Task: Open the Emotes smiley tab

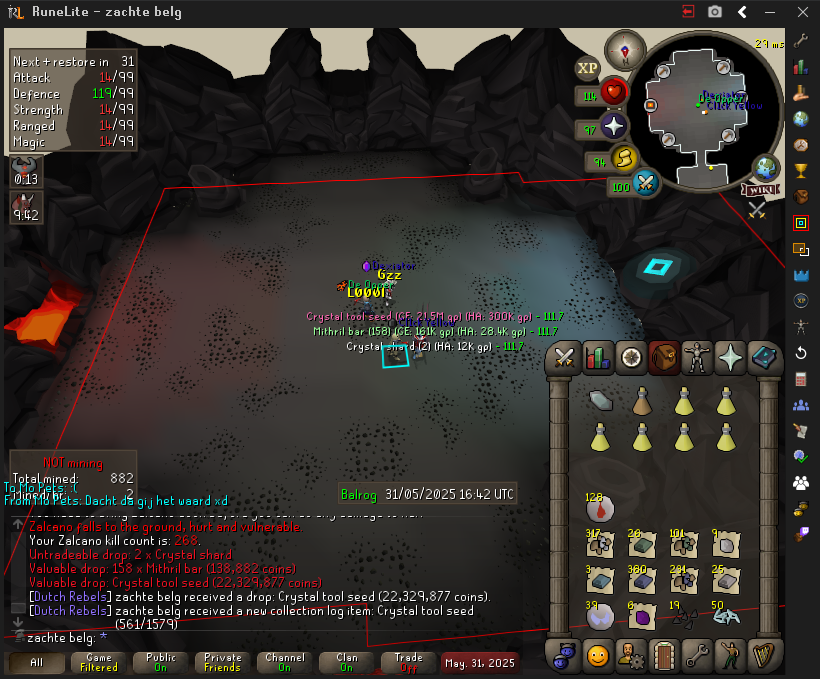Action: pyautogui.click(x=598, y=656)
